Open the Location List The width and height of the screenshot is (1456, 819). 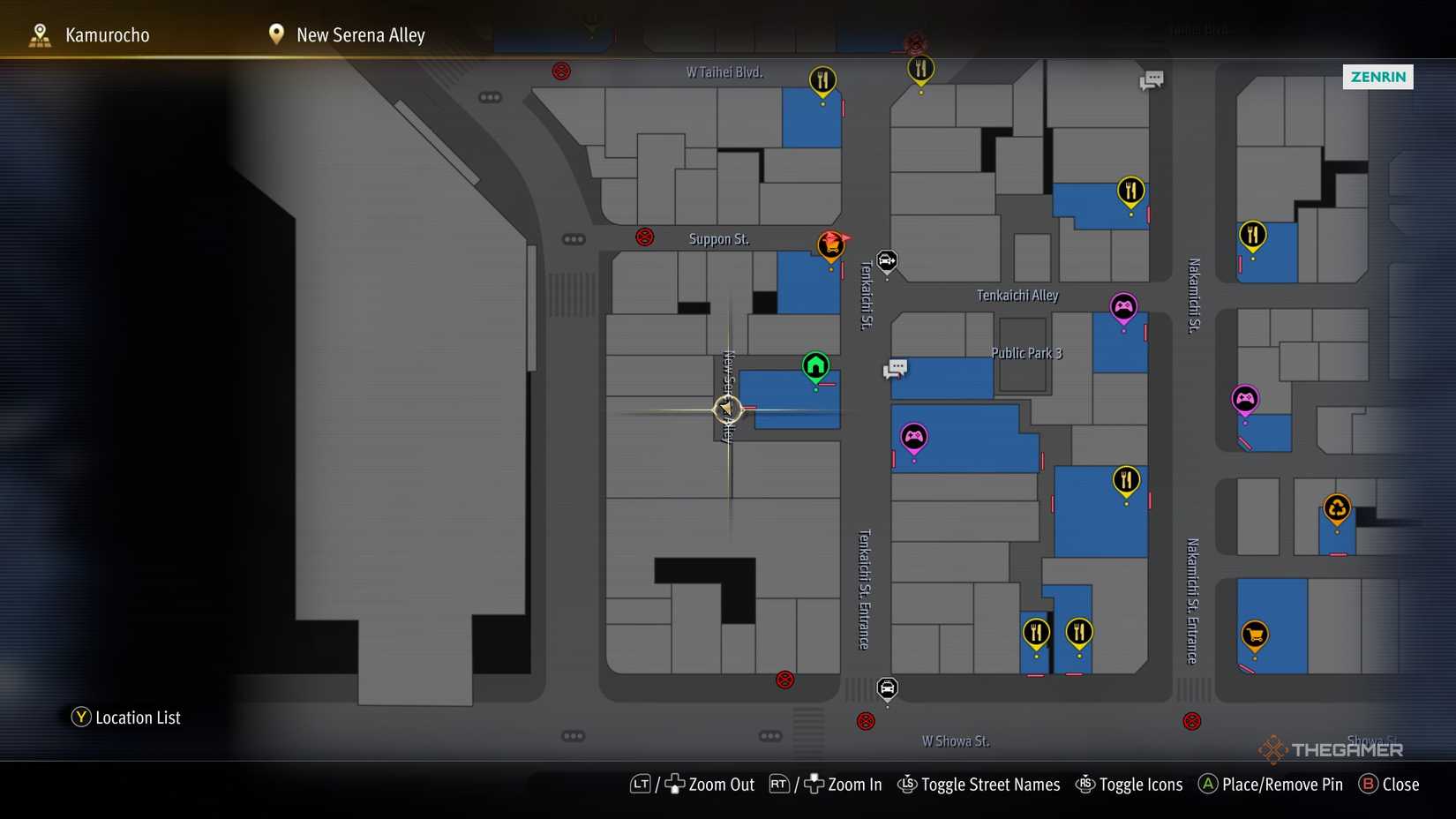(125, 718)
